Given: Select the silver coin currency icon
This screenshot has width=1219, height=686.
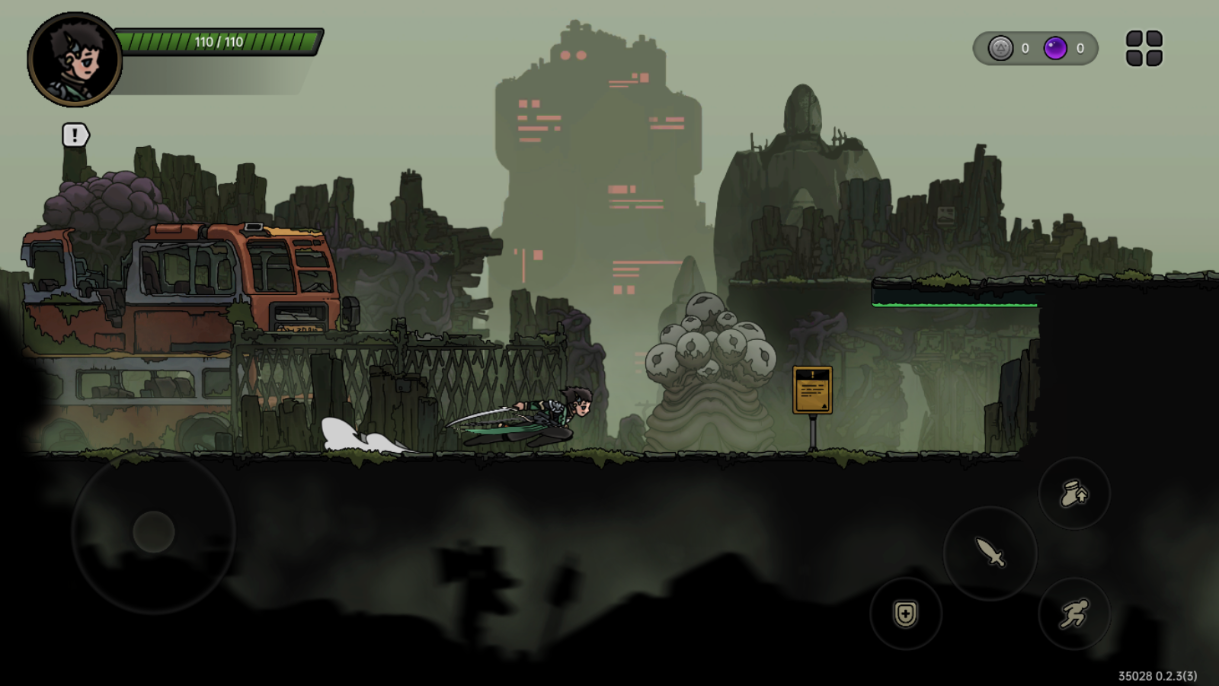Looking at the screenshot, I should pyautogui.click(x=1001, y=48).
